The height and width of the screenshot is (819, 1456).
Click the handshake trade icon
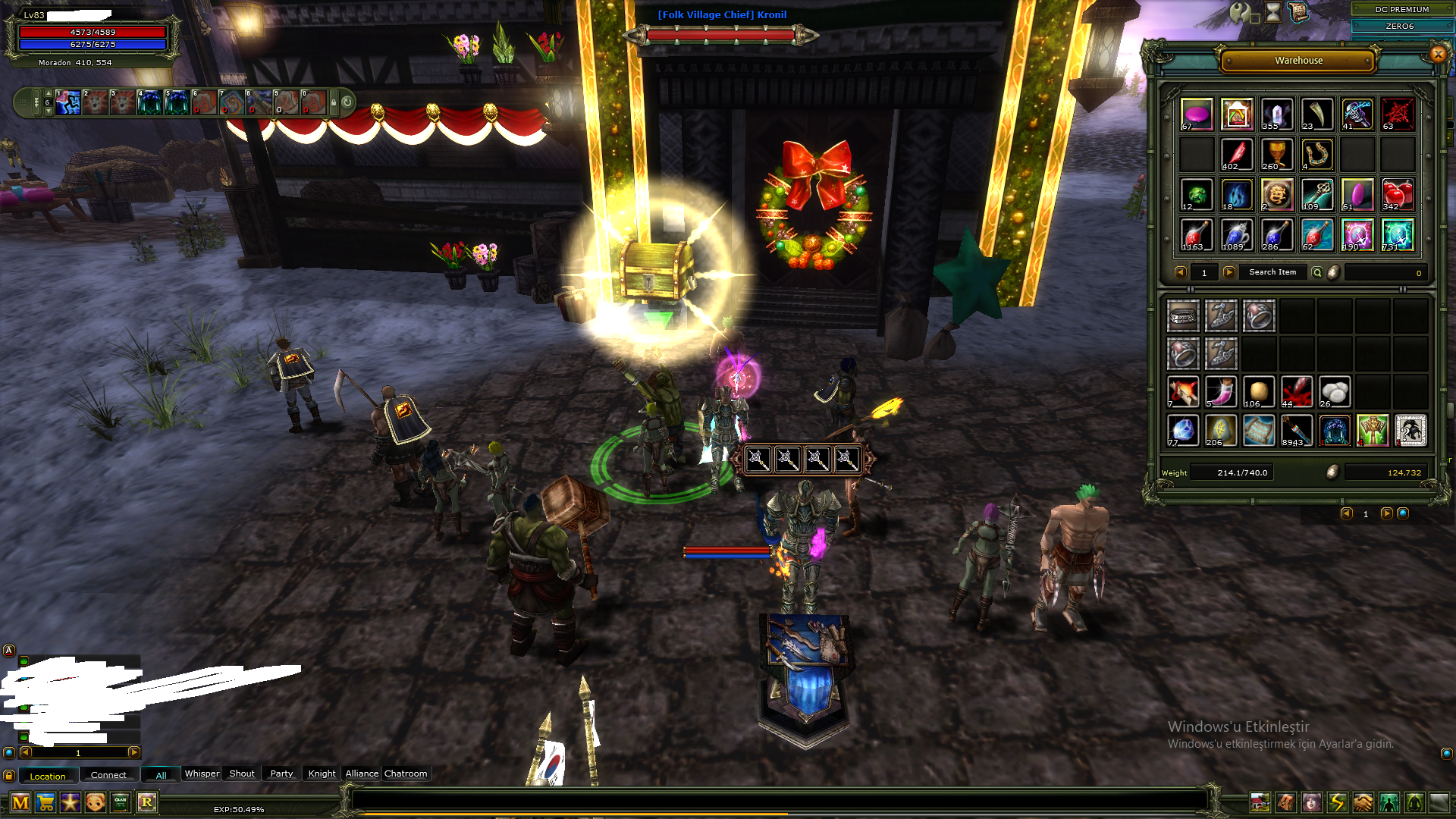[1363, 802]
